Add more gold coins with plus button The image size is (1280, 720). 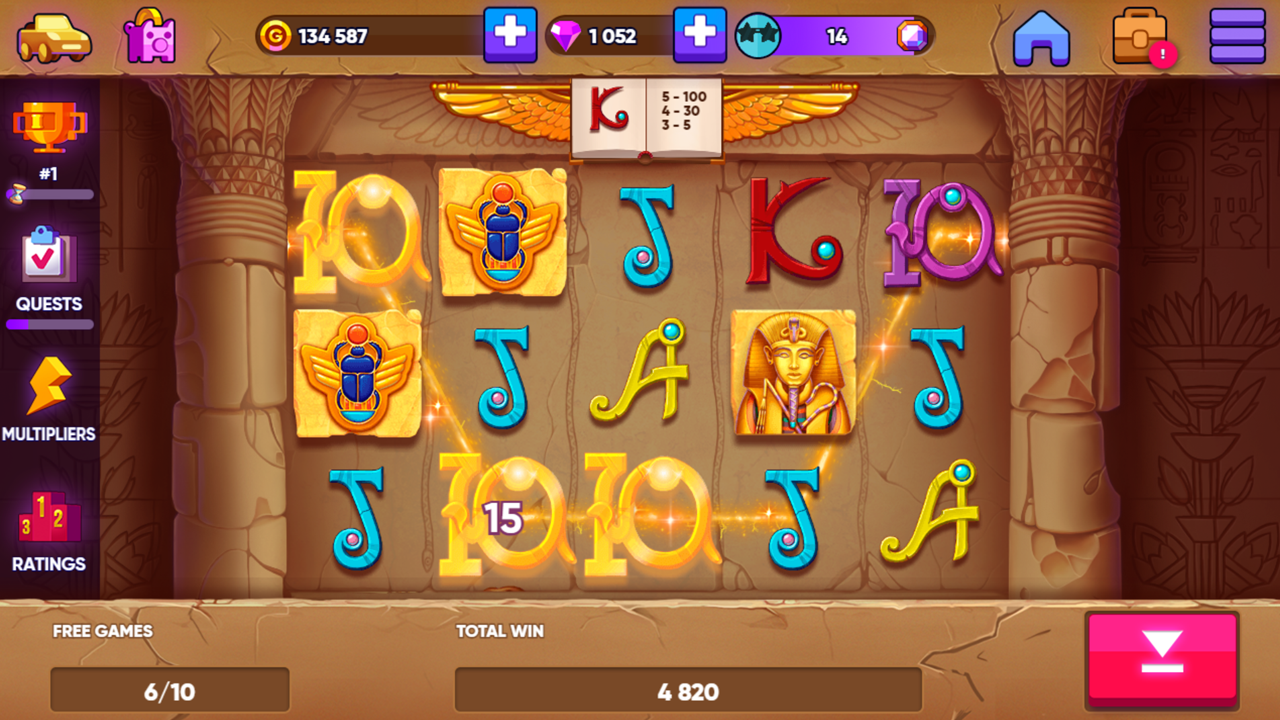pos(510,36)
